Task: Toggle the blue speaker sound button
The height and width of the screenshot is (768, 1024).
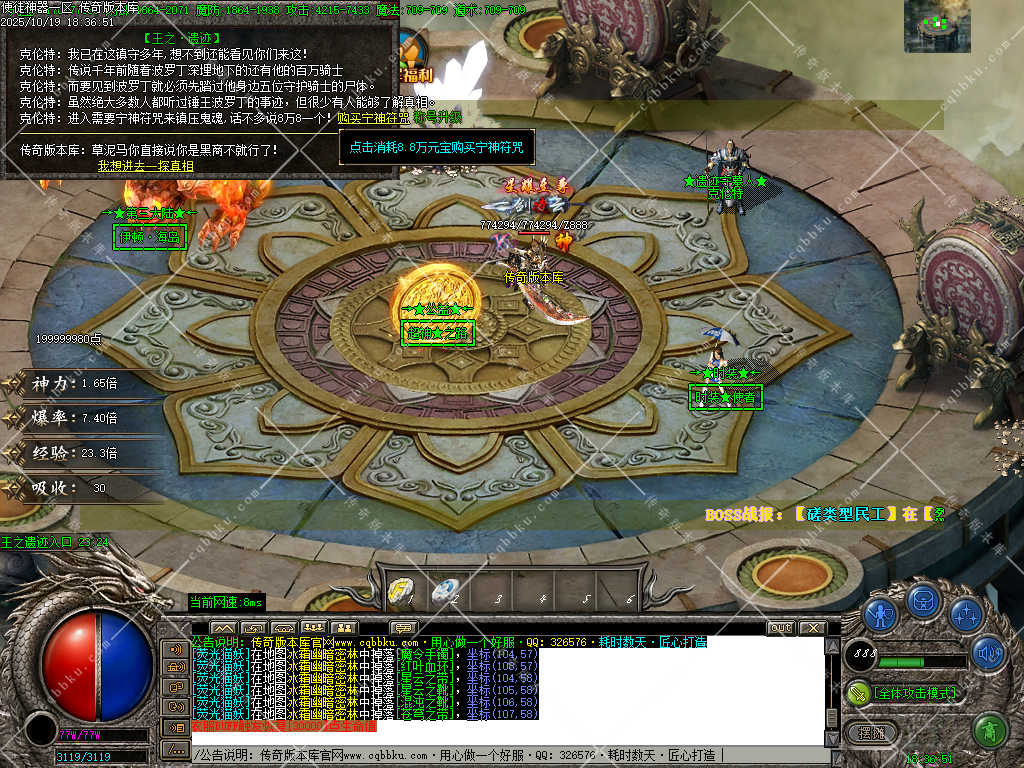Action: pyautogui.click(x=988, y=653)
